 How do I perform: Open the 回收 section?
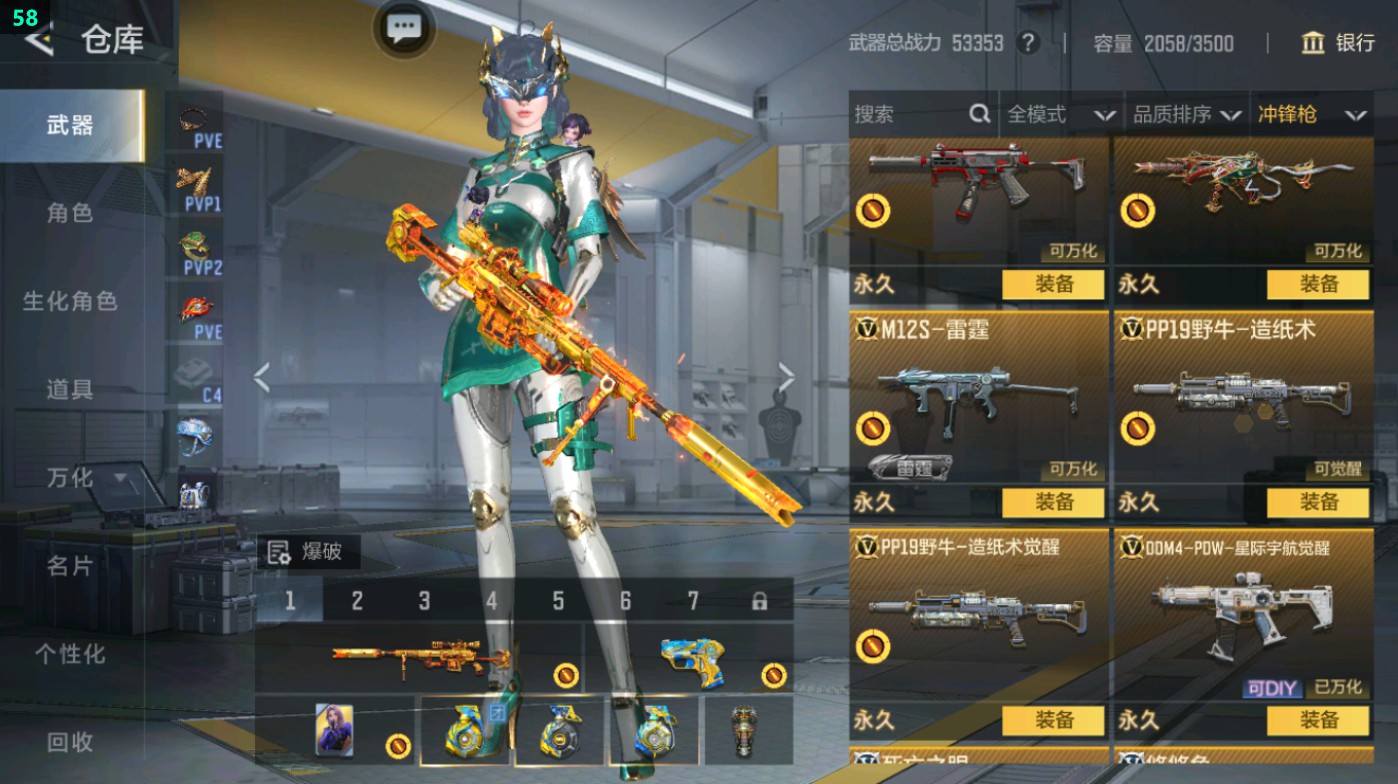pos(70,741)
